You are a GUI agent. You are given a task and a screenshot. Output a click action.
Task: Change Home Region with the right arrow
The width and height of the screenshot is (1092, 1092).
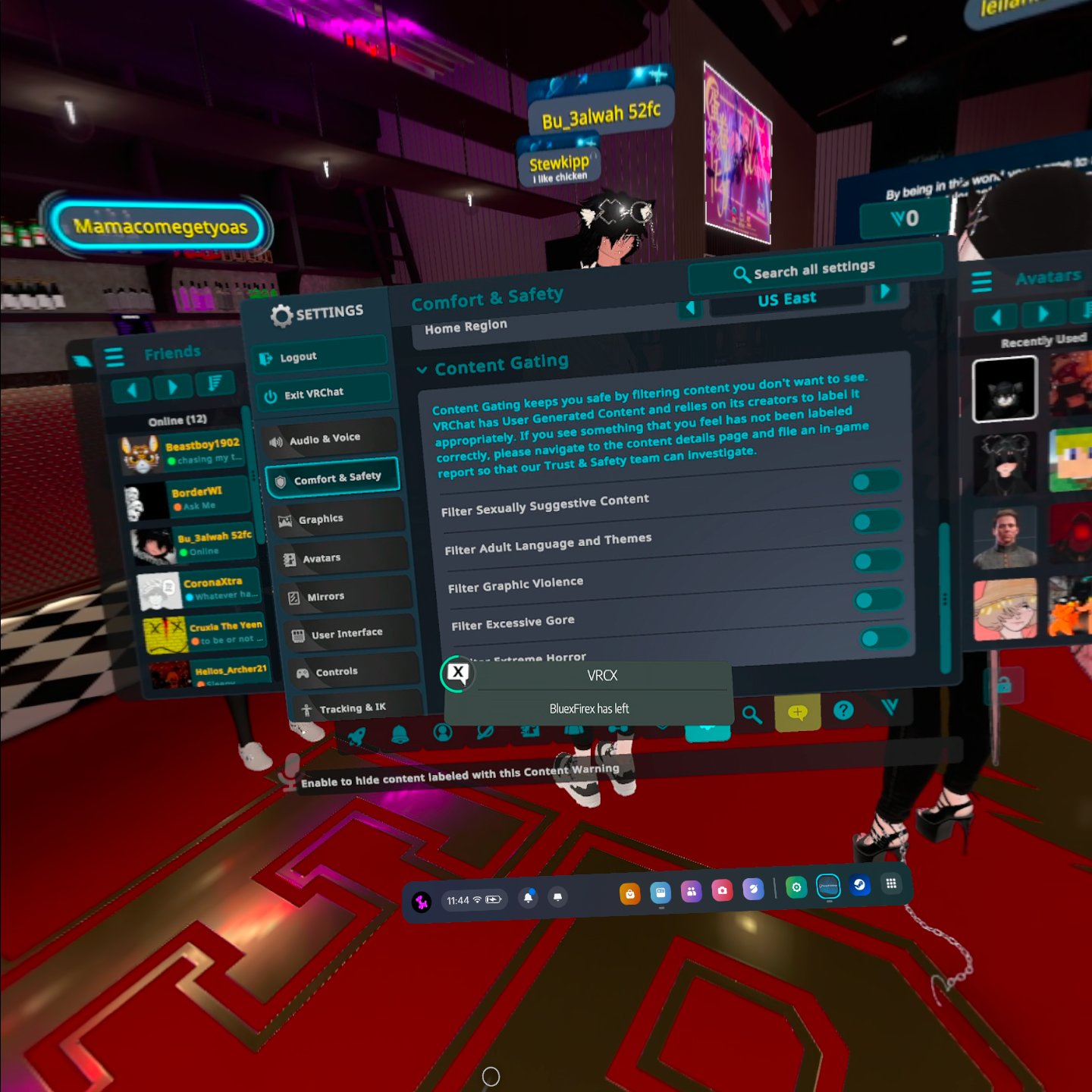(885, 292)
